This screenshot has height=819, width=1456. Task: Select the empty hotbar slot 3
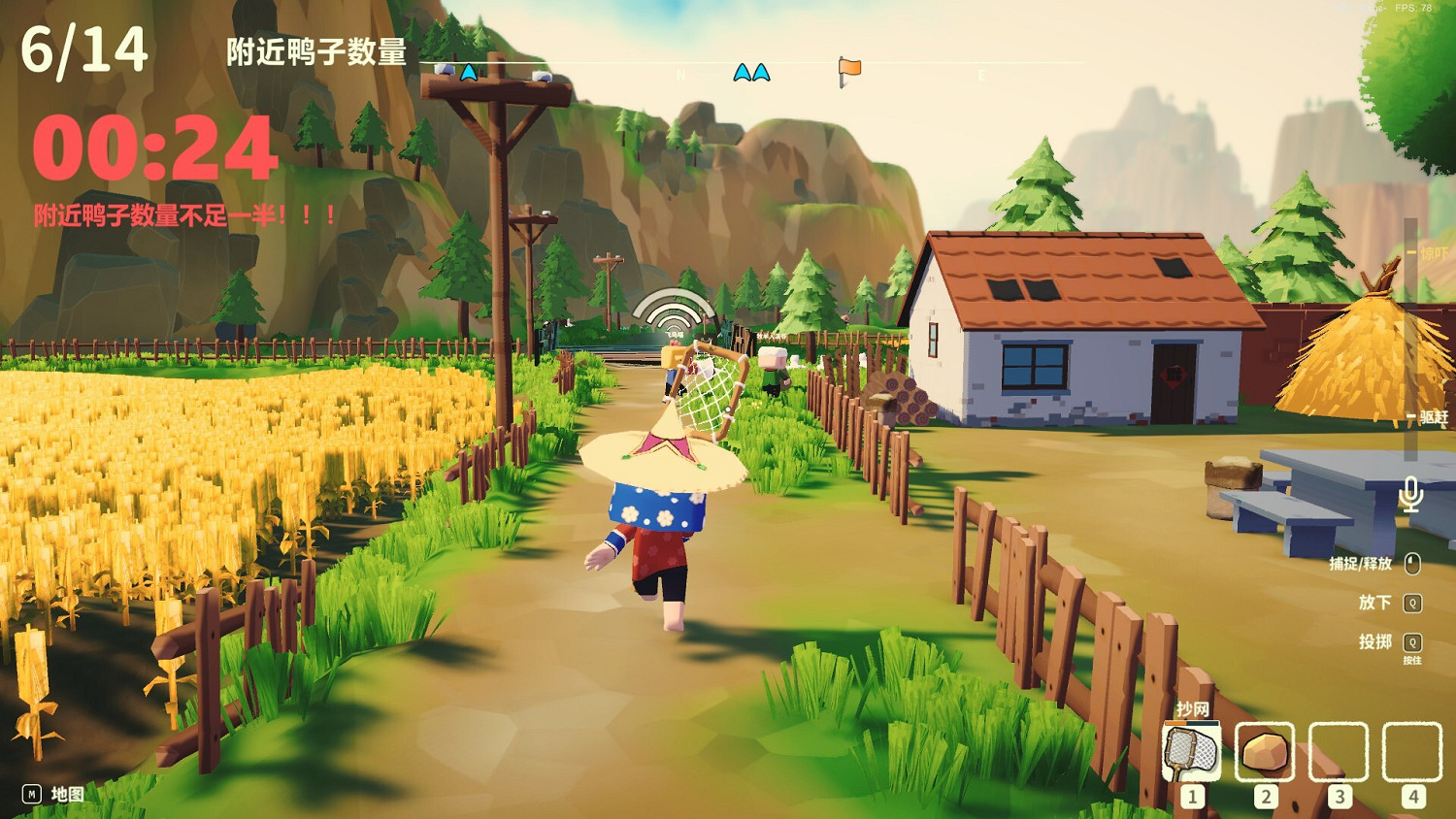(x=1340, y=752)
